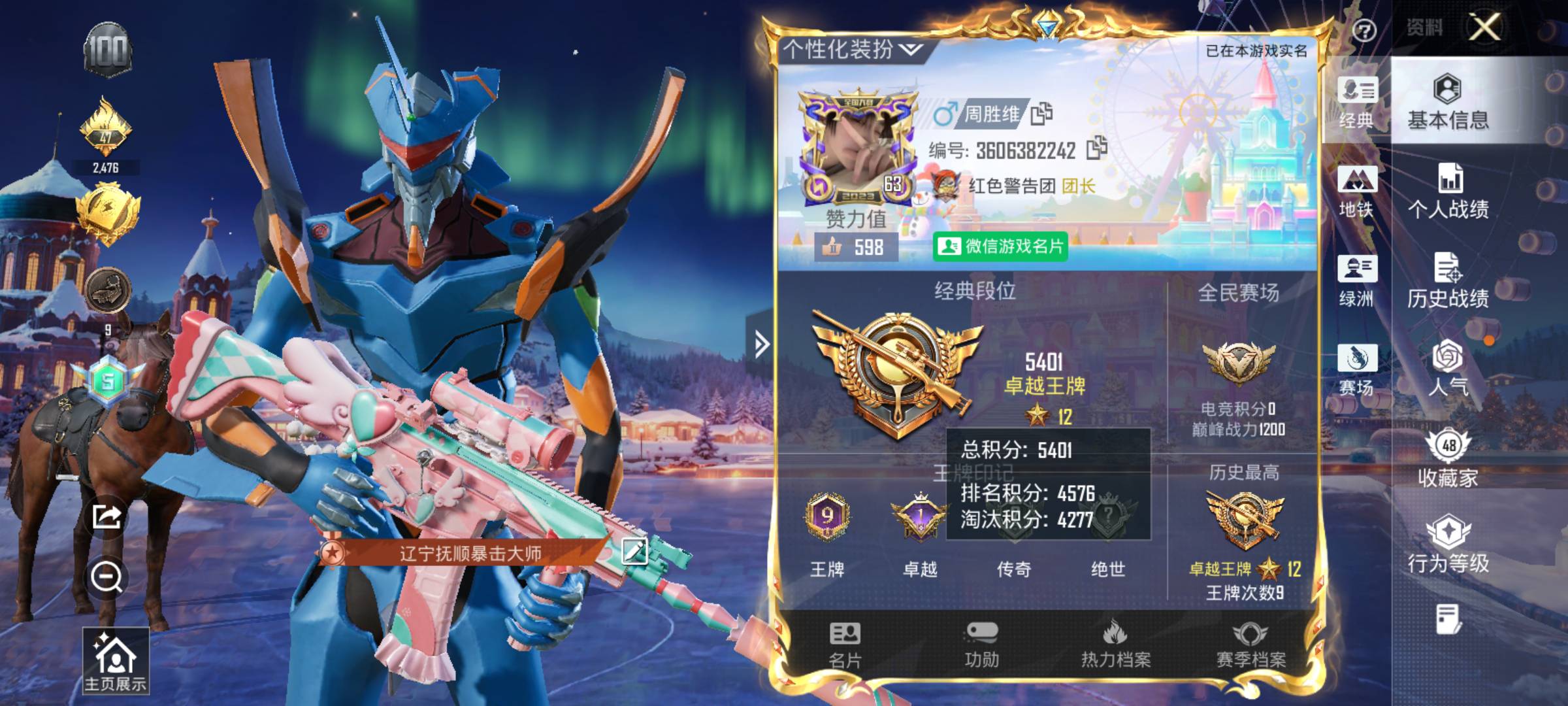Click the zoom-out magnifier icon
This screenshot has width=1568, height=706.
tap(106, 577)
